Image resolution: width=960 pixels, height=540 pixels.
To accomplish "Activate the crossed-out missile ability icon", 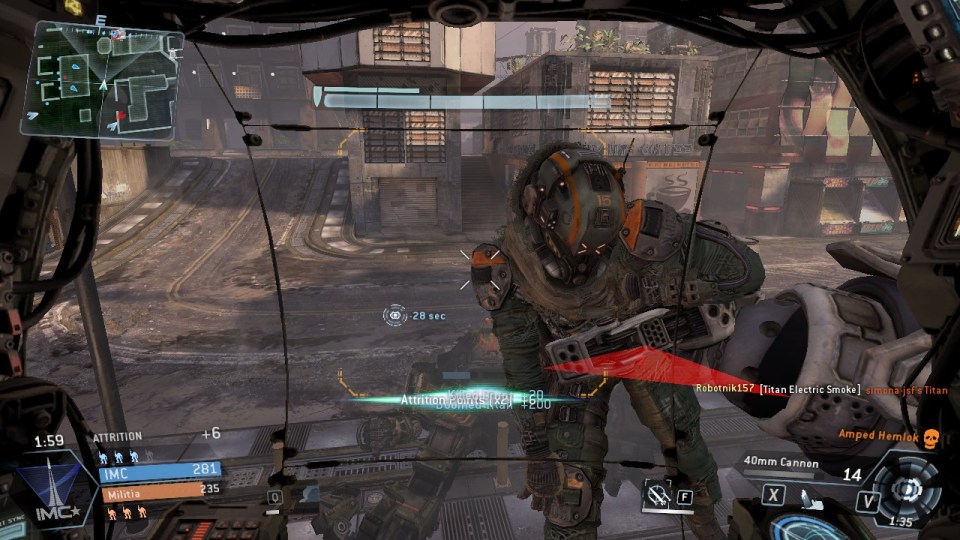I will [x=658, y=493].
